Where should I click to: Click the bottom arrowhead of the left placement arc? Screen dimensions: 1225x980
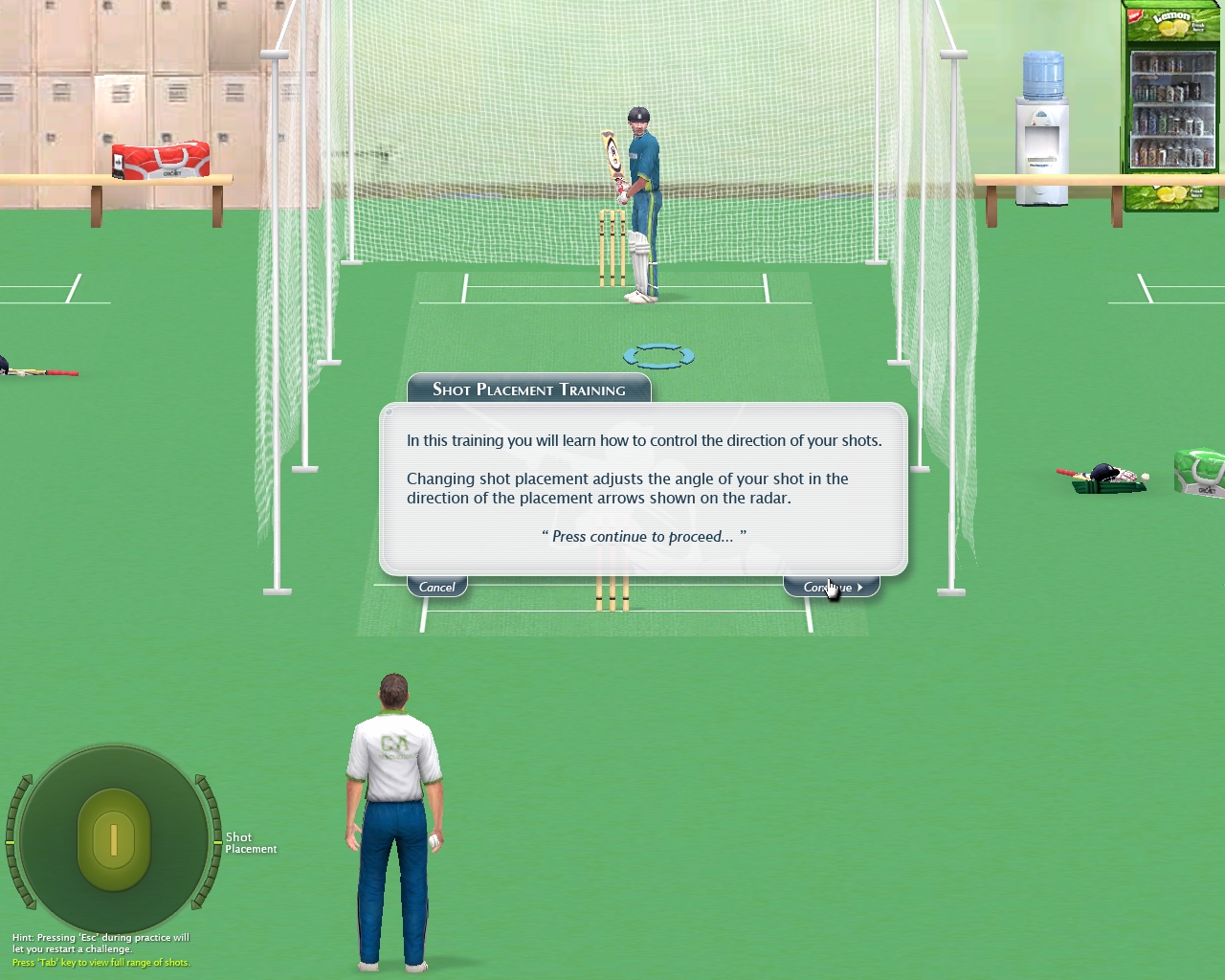click(30, 905)
